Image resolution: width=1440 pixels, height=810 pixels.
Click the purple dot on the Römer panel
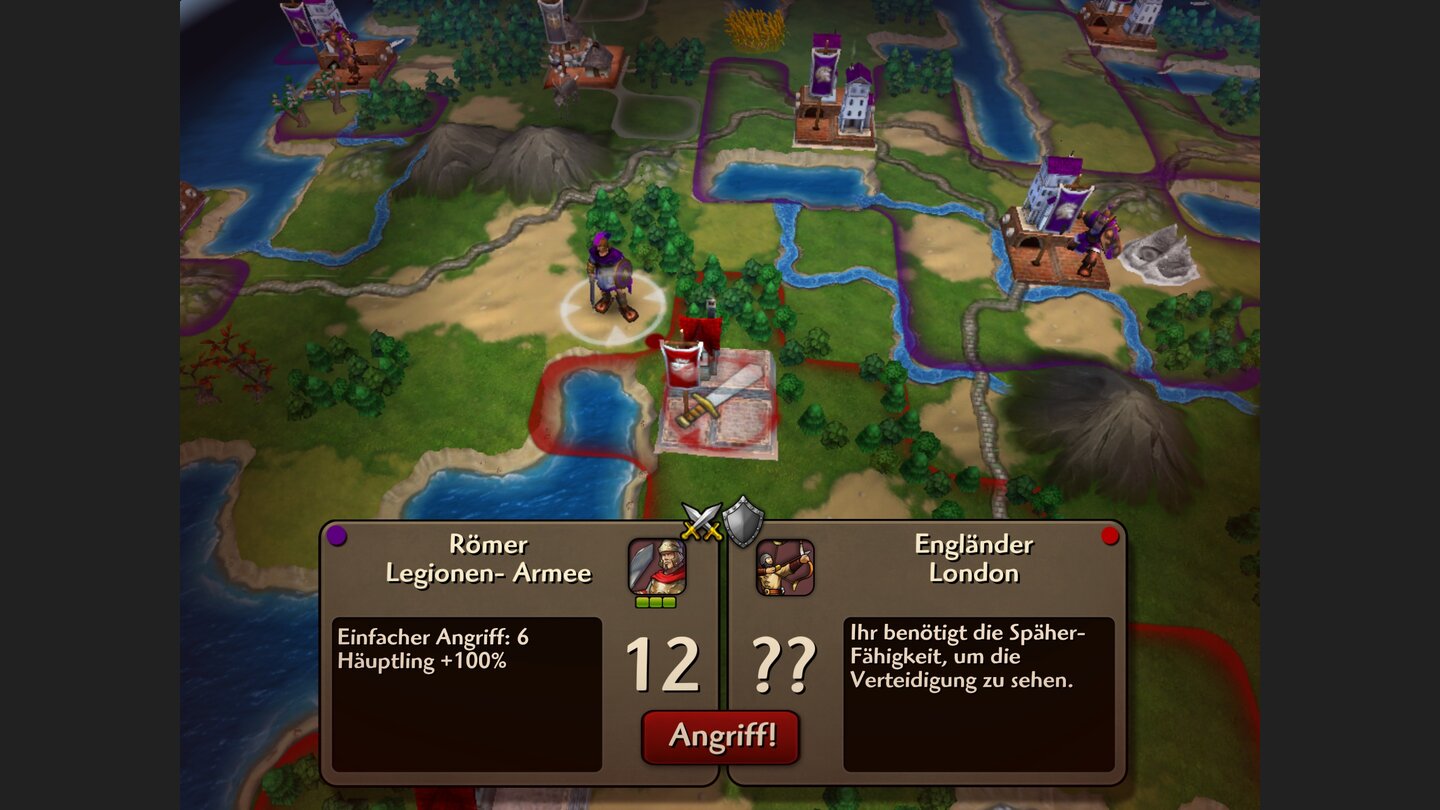pos(337,536)
